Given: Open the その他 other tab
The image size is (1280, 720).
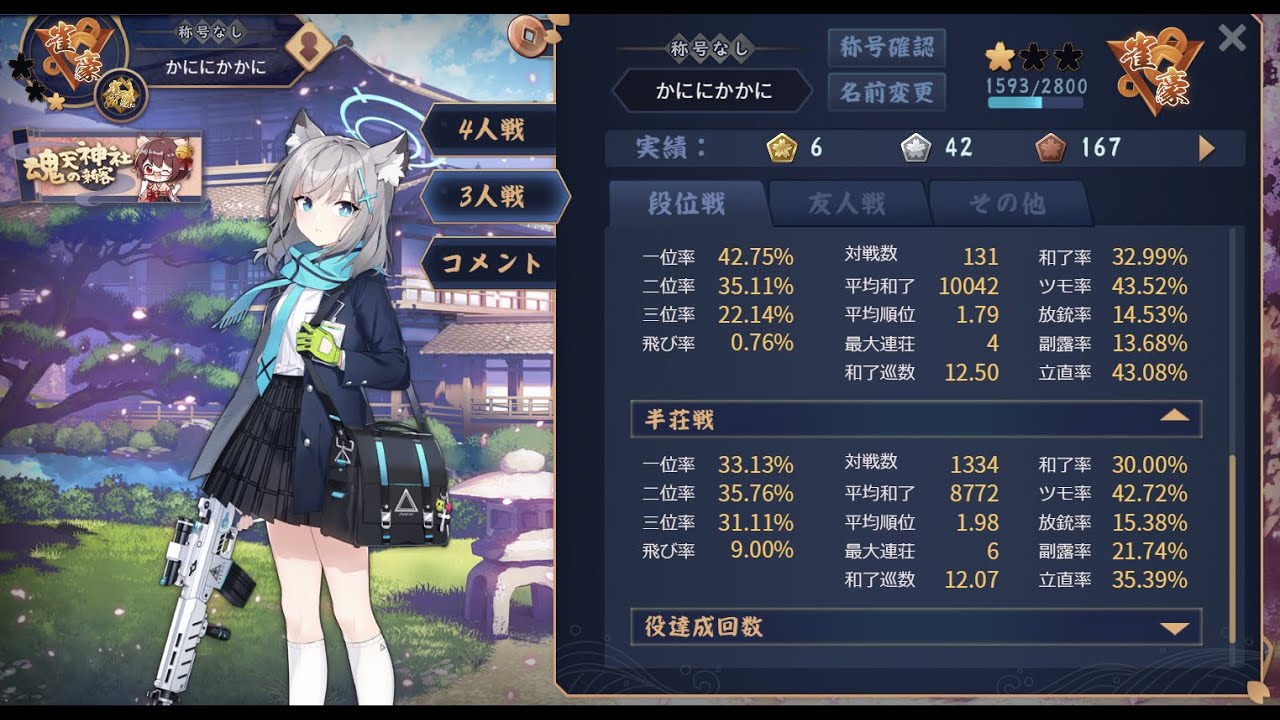Looking at the screenshot, I should tap(1006, 204).
